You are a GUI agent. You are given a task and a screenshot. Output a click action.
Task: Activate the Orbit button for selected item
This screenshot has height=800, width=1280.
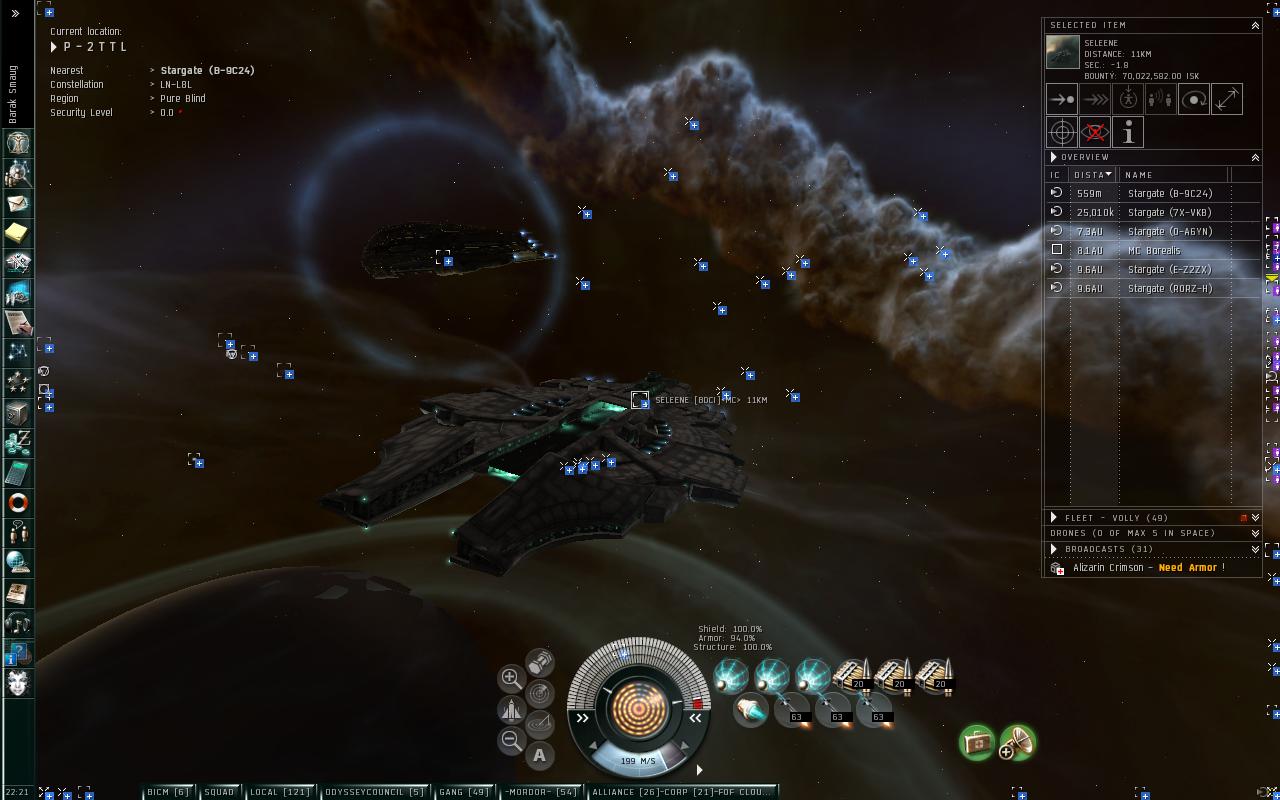point(1194,99)
